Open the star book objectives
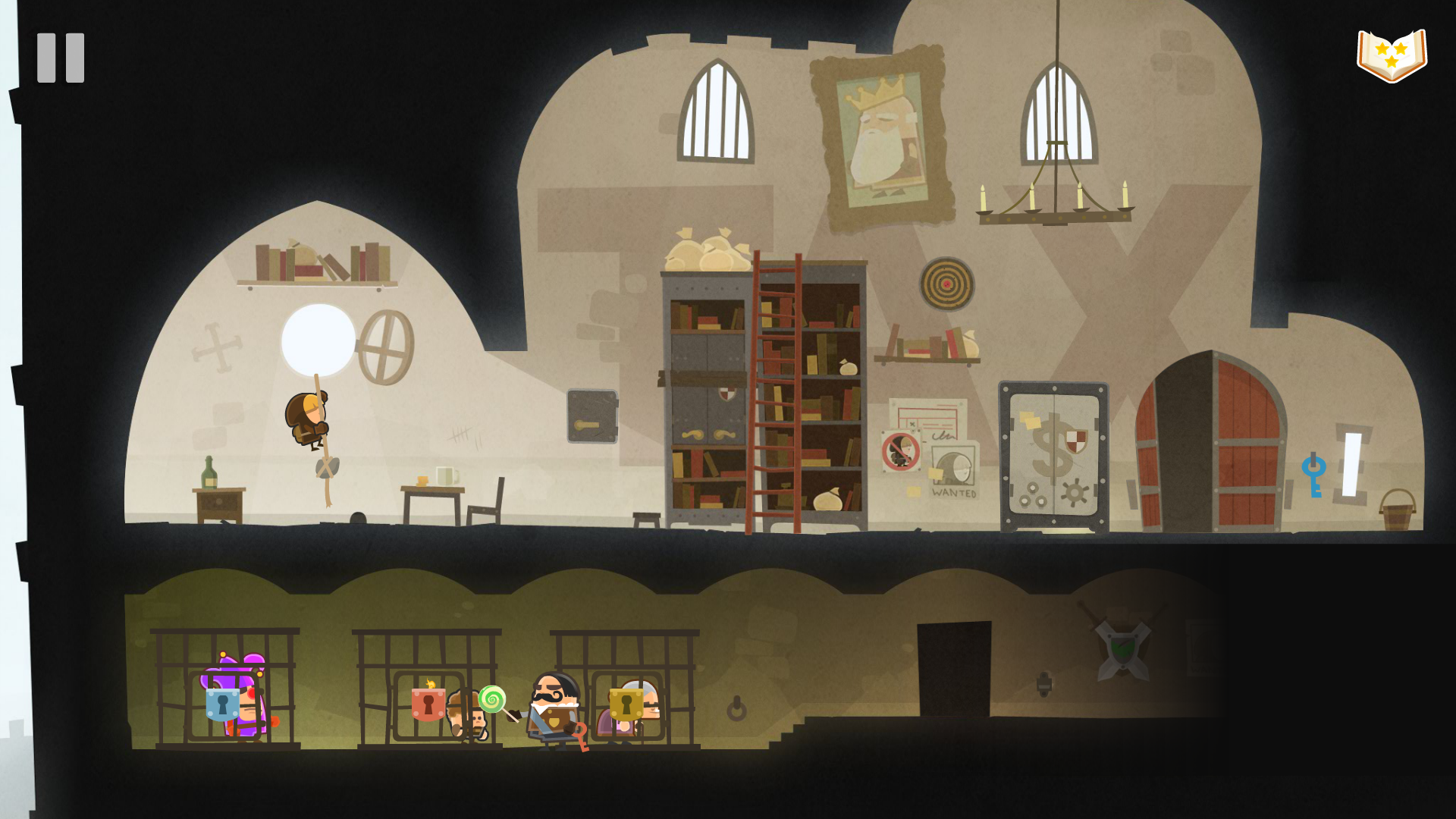Viewport: 1456px width, 819px height. pos(1392,55)
